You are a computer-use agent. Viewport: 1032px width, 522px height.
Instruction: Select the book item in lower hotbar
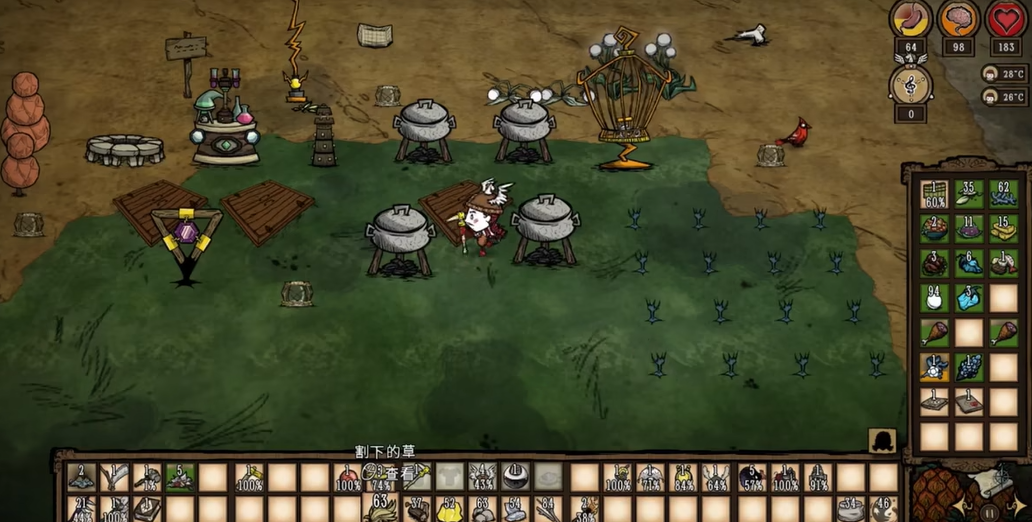tap(148, 510)
